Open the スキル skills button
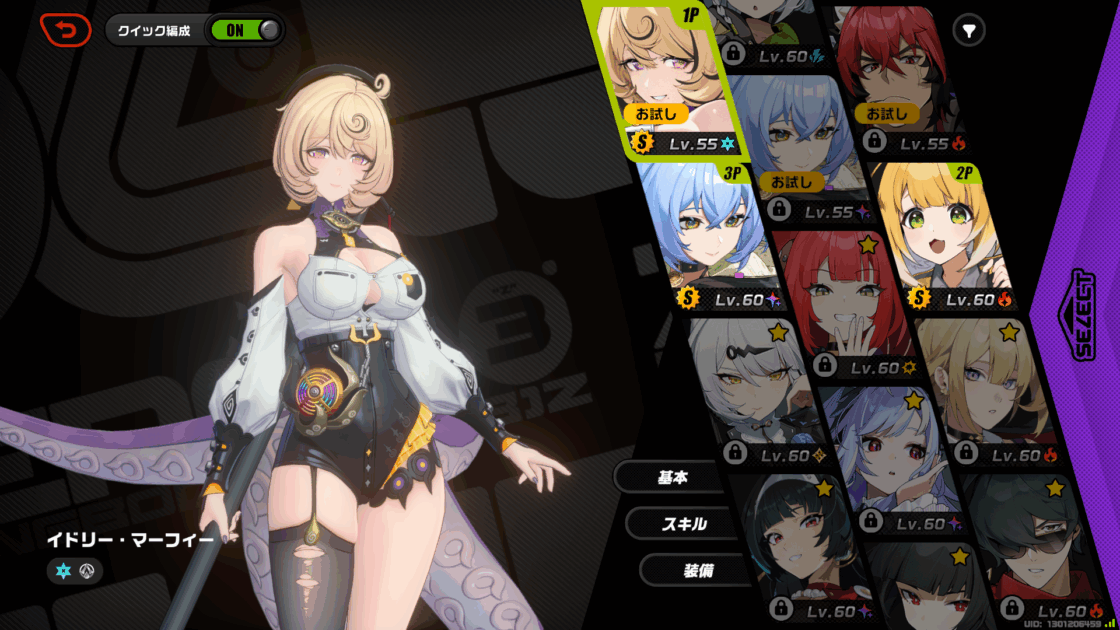1120x630 pixels. [684, 524]
